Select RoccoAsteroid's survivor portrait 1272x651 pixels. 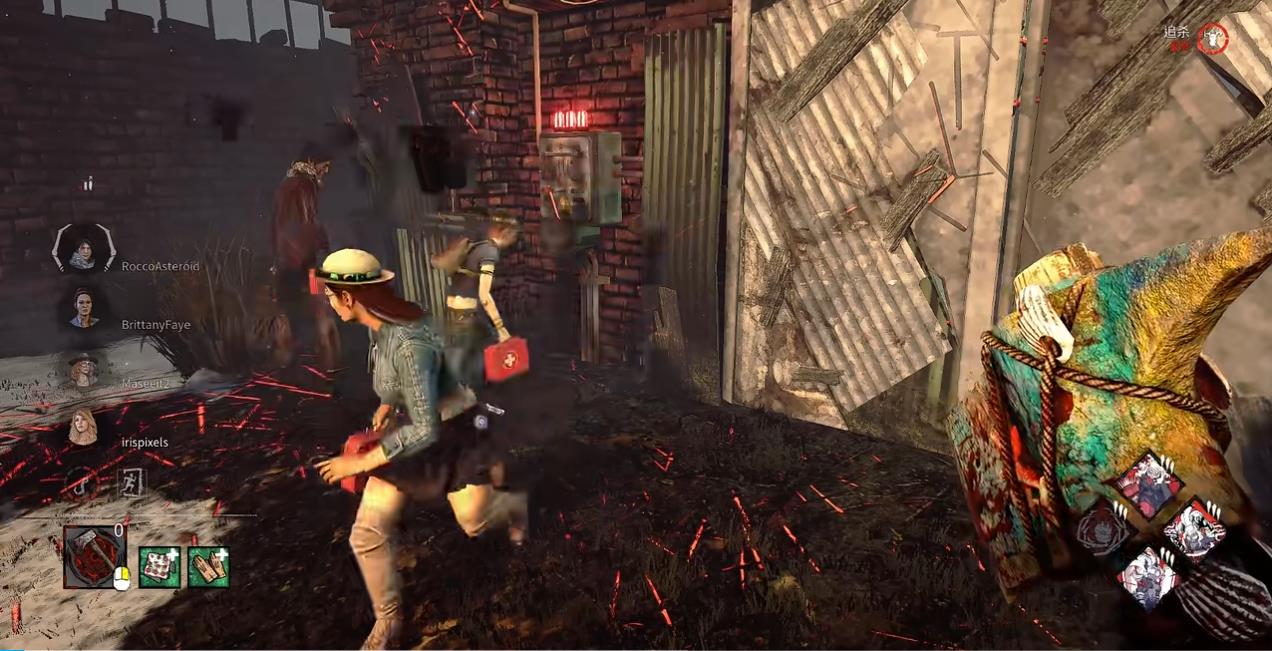tap(84, 249)
